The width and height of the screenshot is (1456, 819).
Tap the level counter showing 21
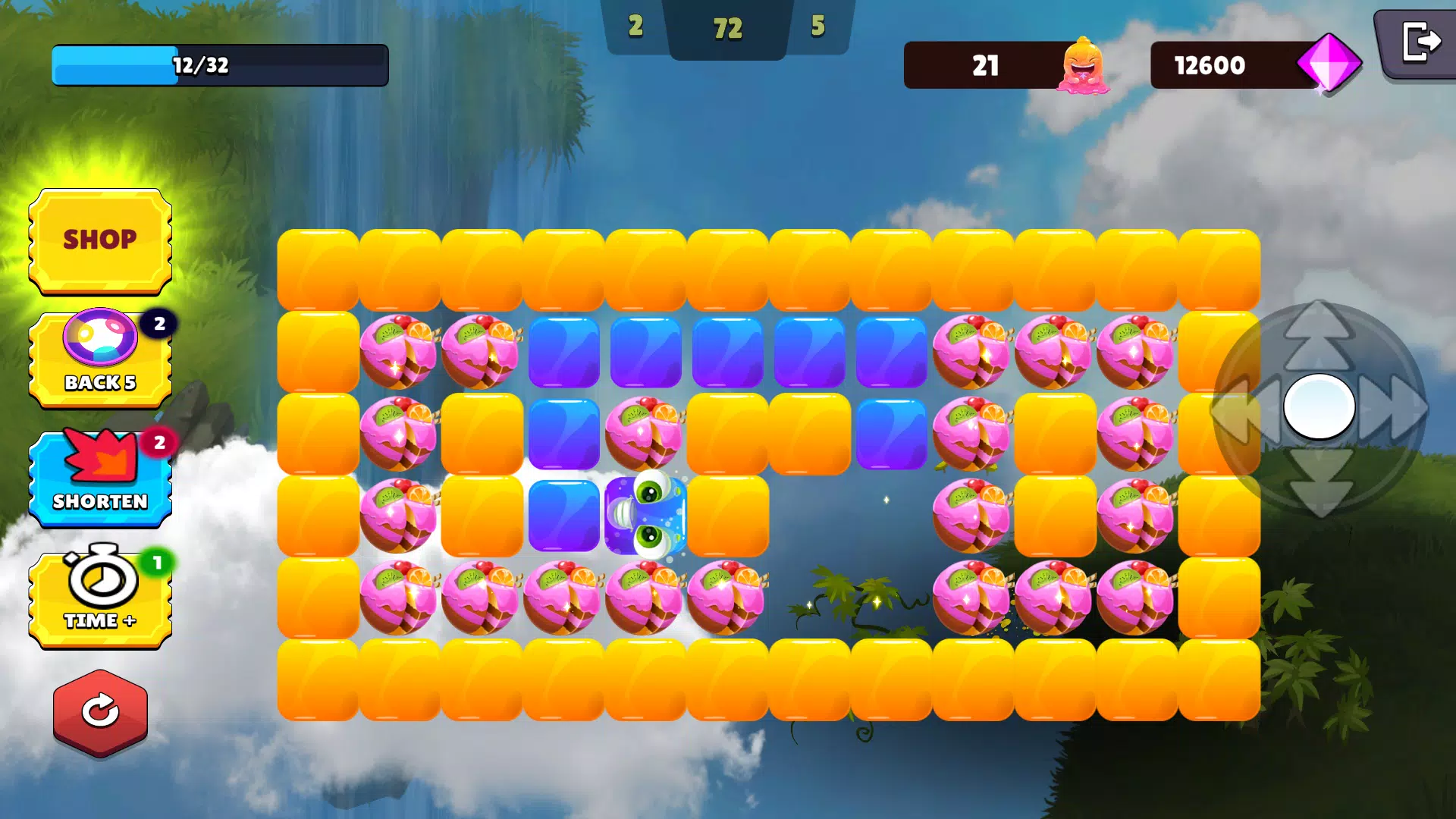[986, 67]
